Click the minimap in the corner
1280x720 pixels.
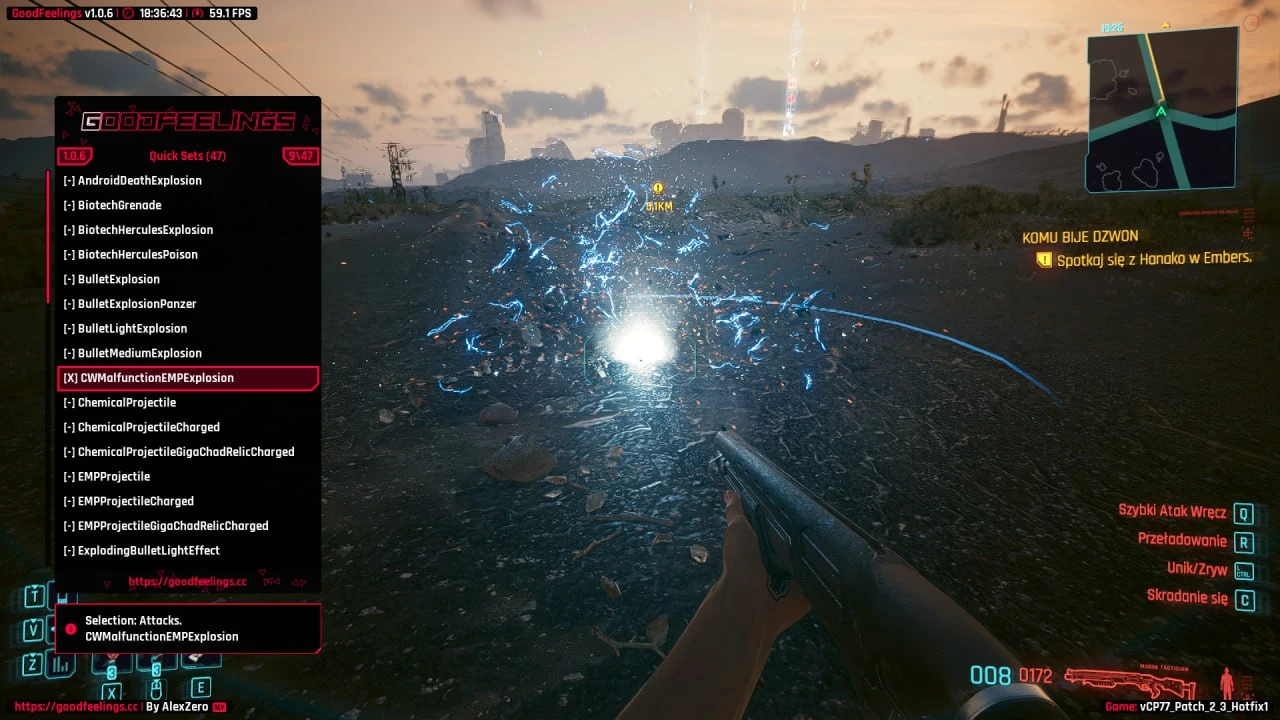[x=1162, y=110]
